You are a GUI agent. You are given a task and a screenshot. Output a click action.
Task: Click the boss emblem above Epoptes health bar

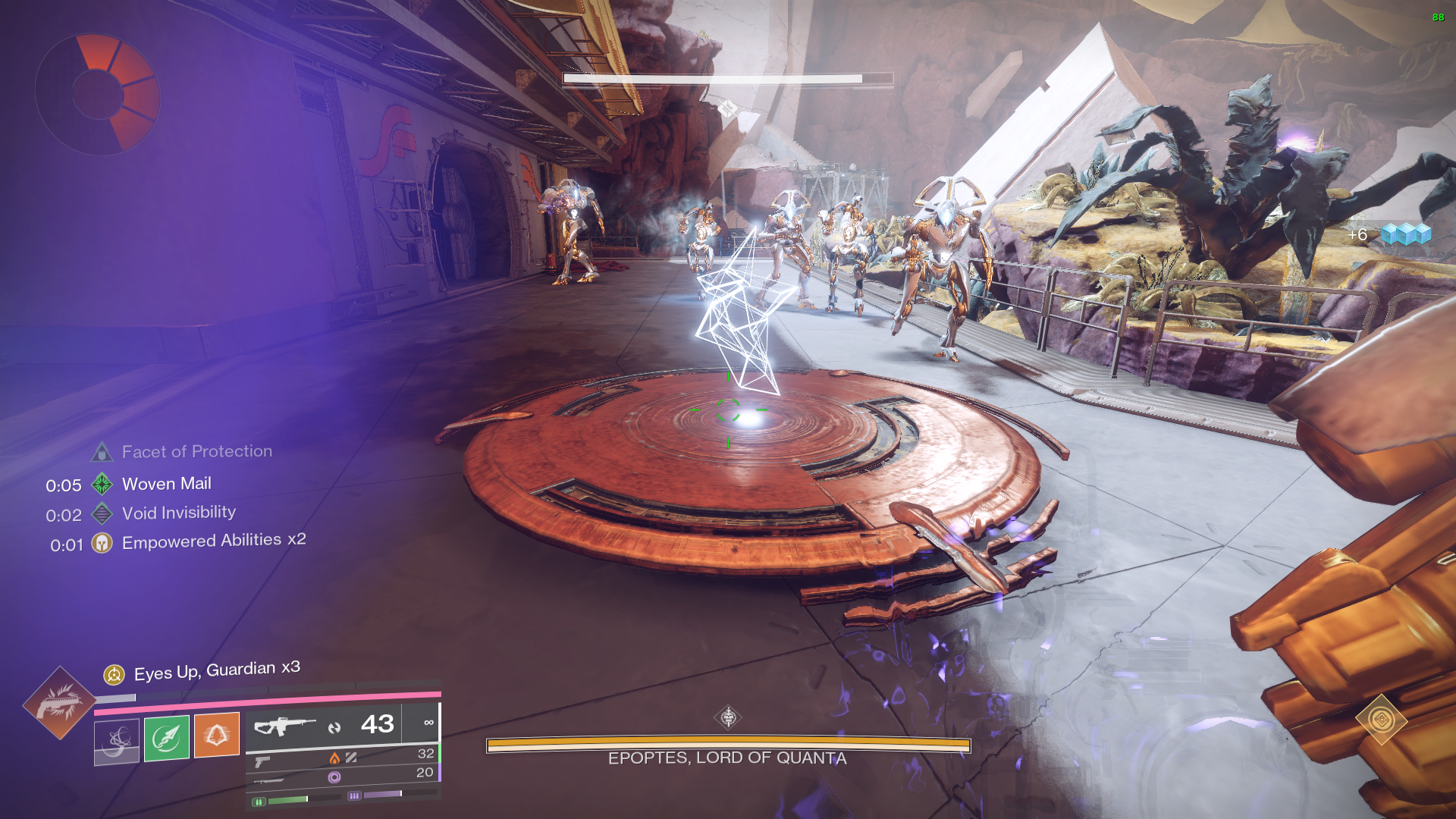(x=728, y=717)
